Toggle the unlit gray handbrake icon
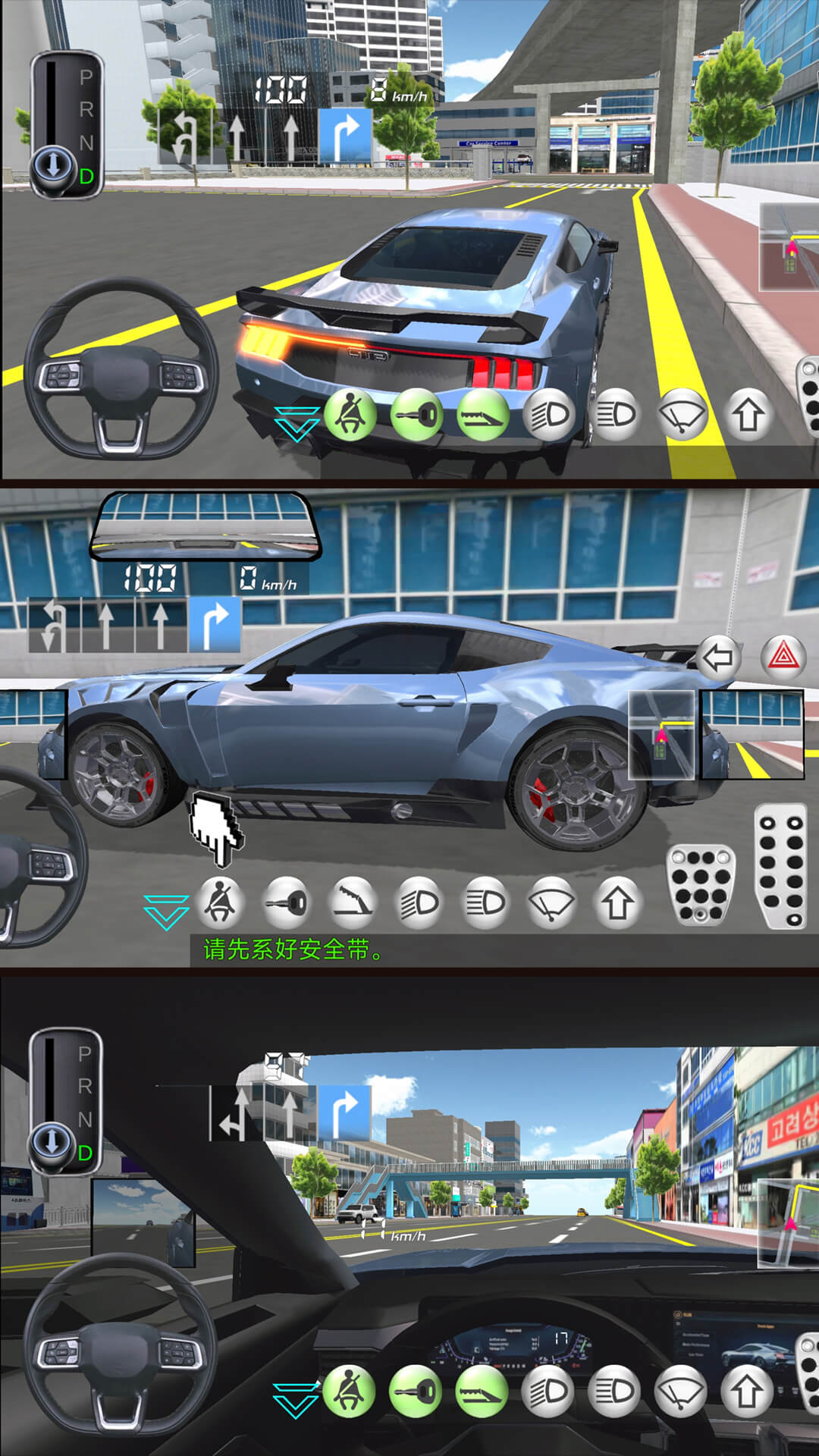This screenshot has height=1456, width=819. 353,902
